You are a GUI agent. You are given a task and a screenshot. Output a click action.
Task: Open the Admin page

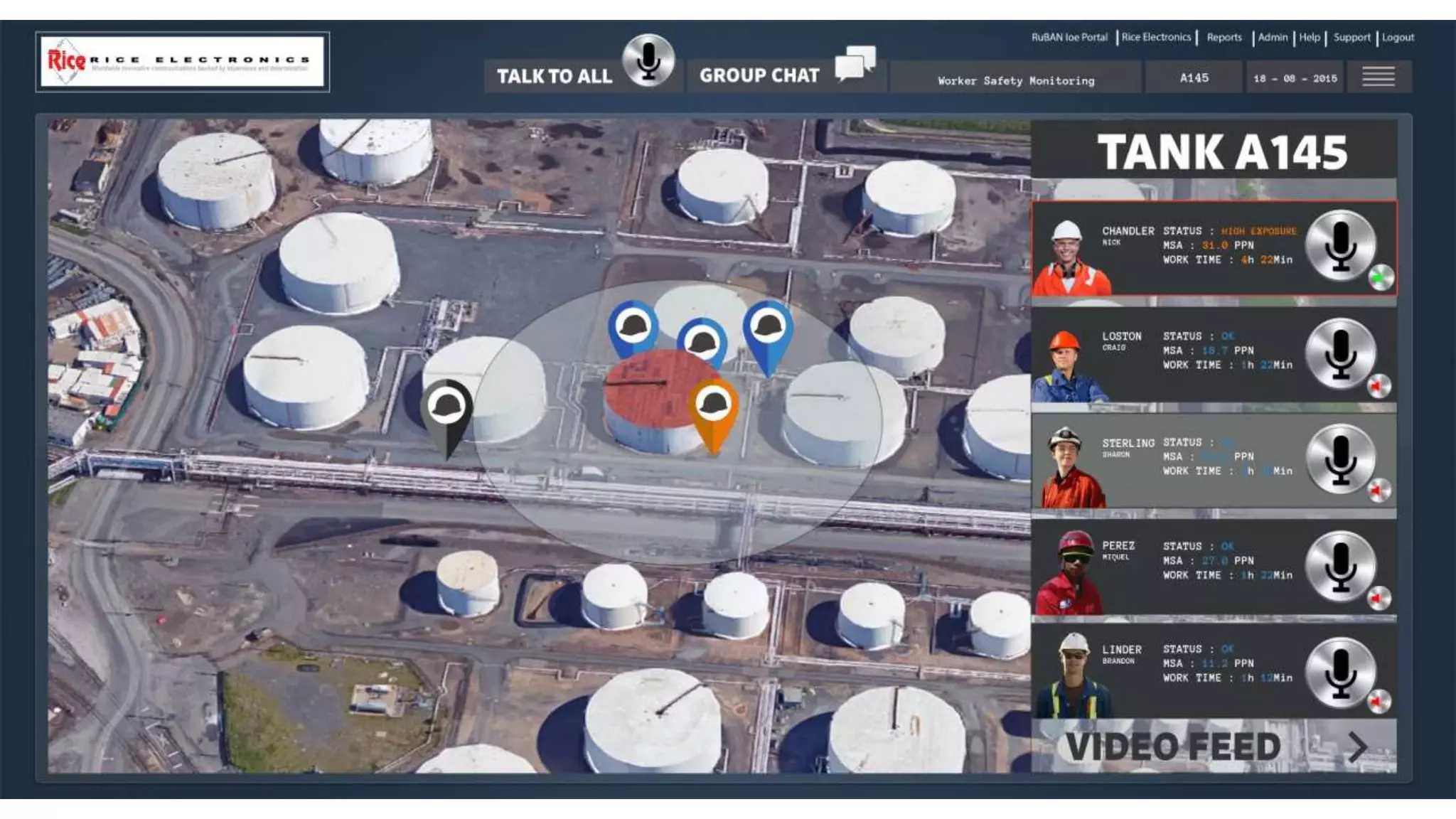pyautogui.click(x=1273, y=38)
